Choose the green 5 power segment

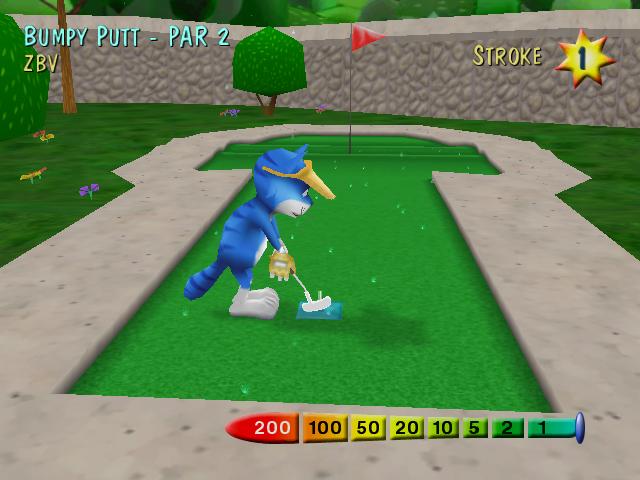pos(475,429)
